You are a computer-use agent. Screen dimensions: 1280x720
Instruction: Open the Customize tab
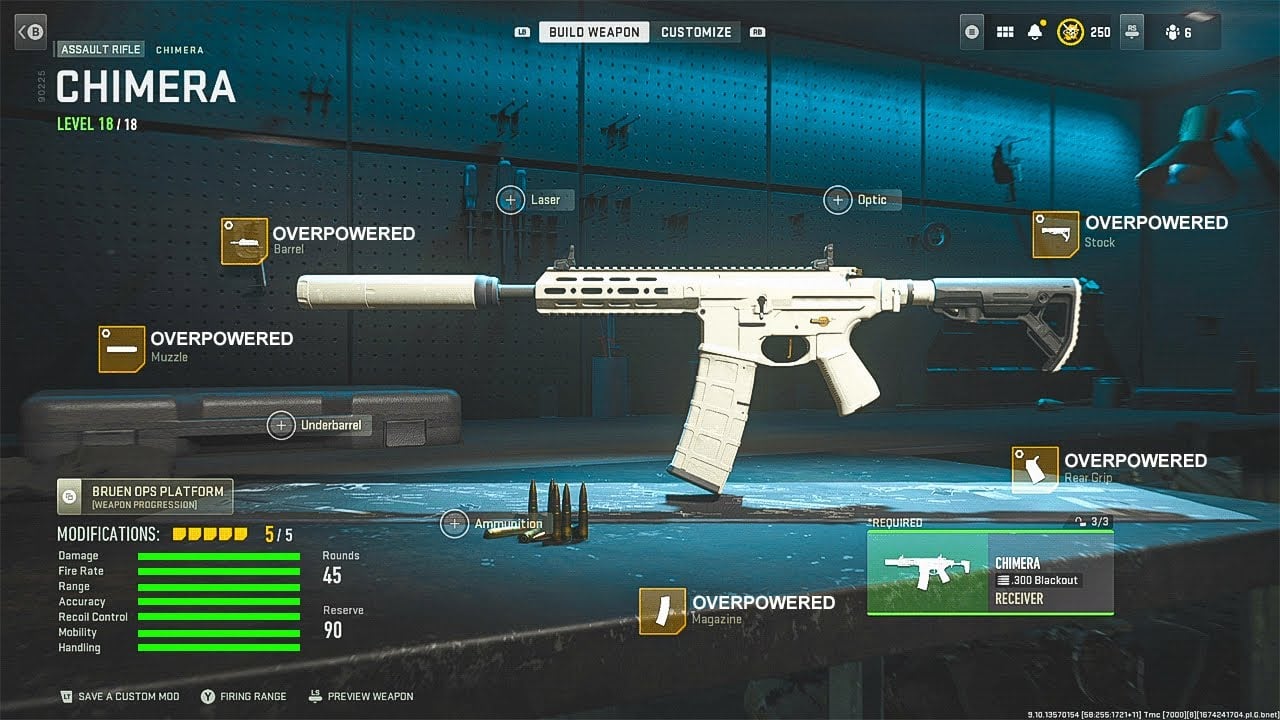tap(696, 32)
